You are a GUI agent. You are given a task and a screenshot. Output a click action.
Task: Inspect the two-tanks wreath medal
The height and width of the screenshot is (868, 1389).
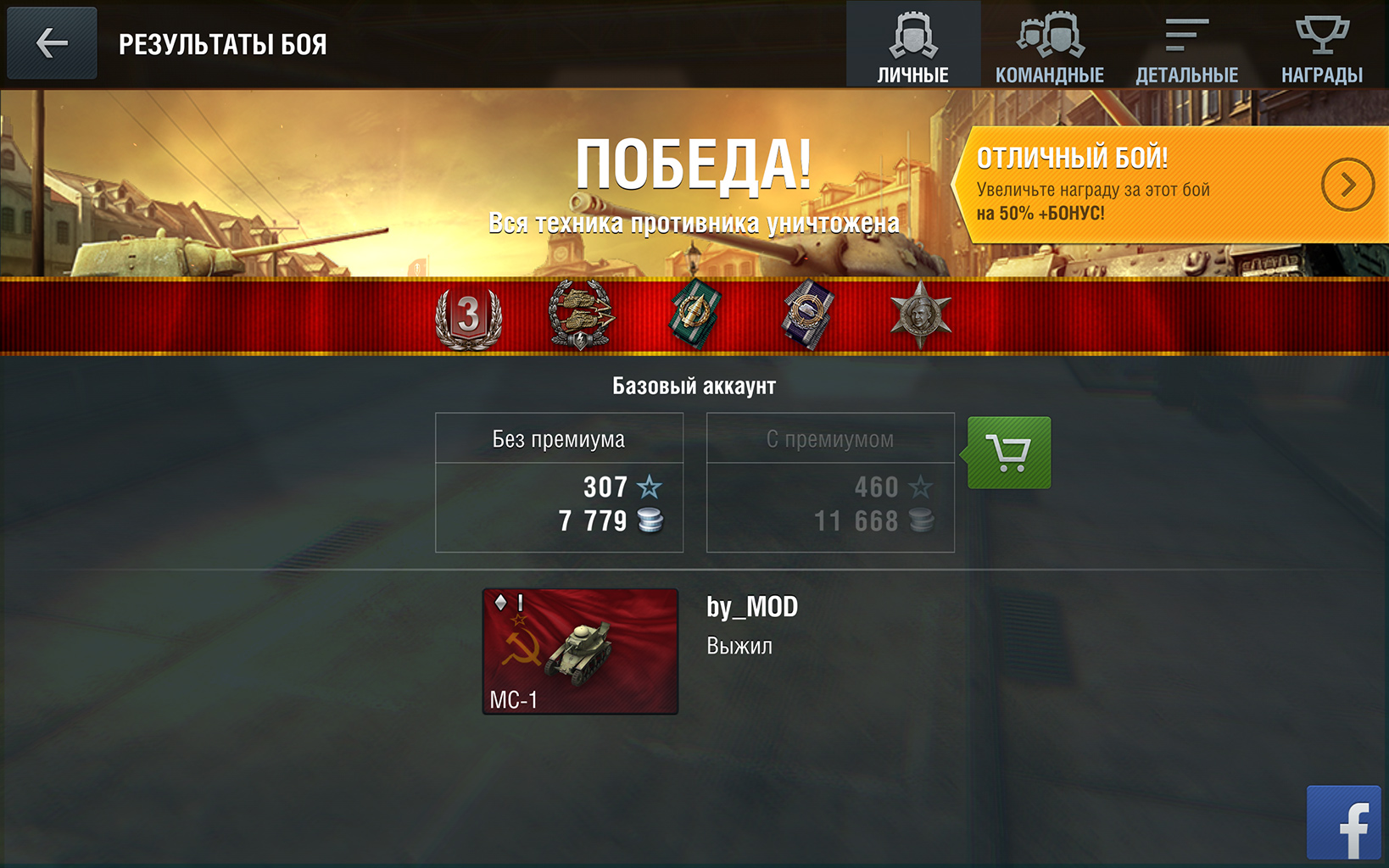(x=581, y=315)
